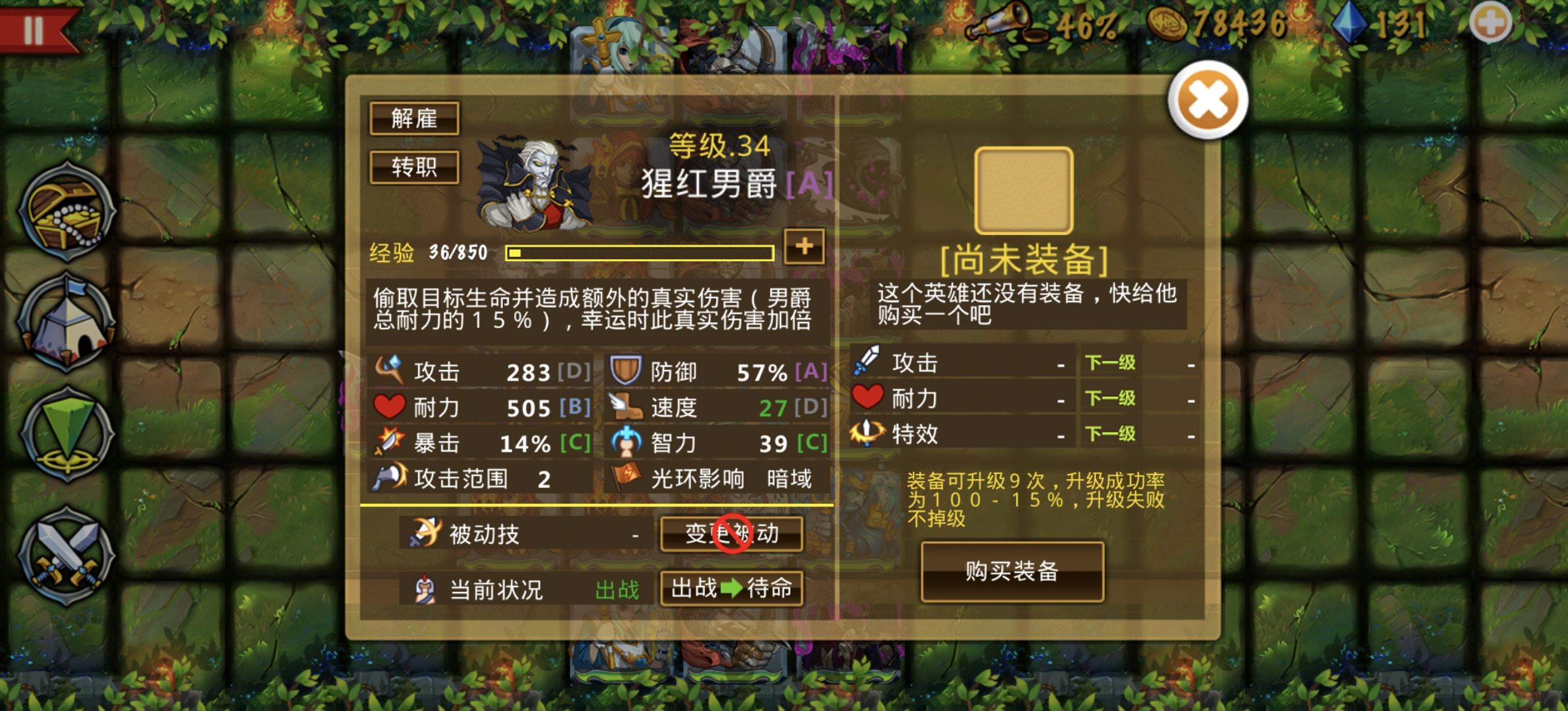Open 下一级 upgrade for 耐力

click(x=1110, y=400)
